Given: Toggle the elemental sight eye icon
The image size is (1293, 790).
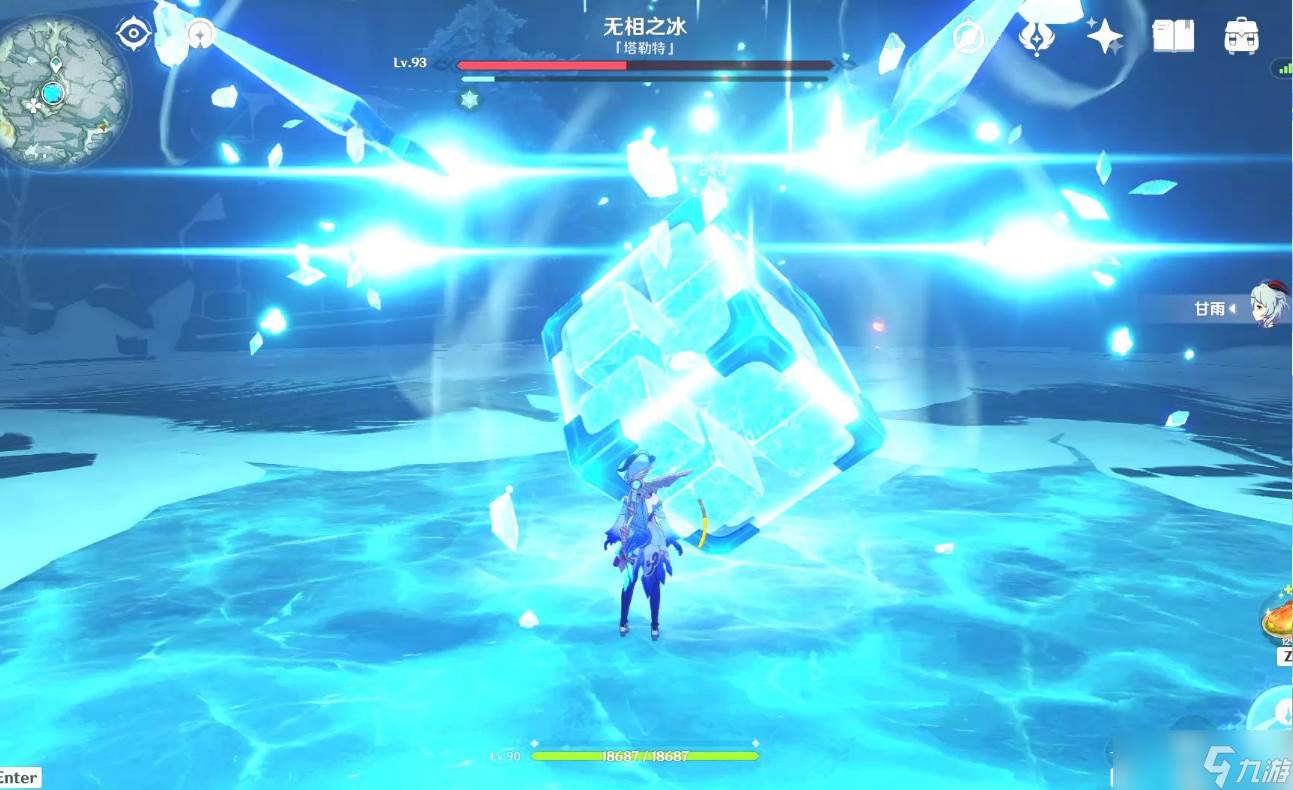Looking at the screenshot, I should click(133, 34).
